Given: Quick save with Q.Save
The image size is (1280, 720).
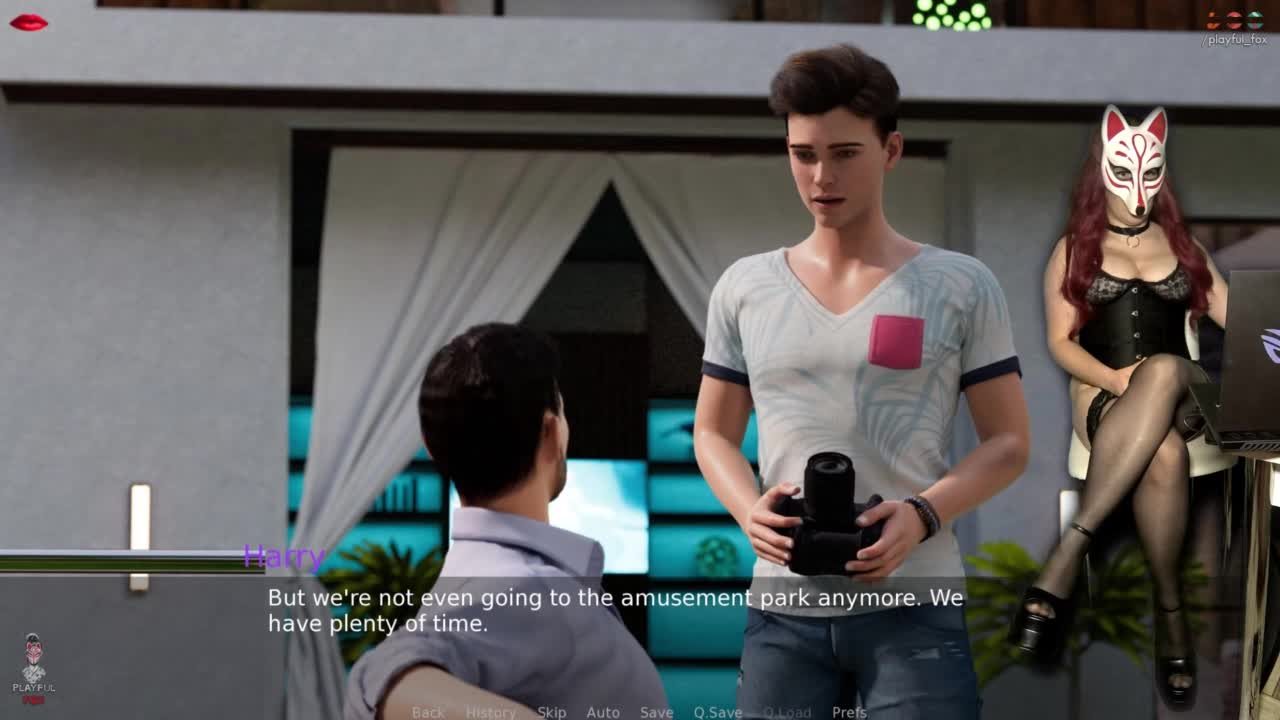Looking at the screenshot, I should point(717,712).
